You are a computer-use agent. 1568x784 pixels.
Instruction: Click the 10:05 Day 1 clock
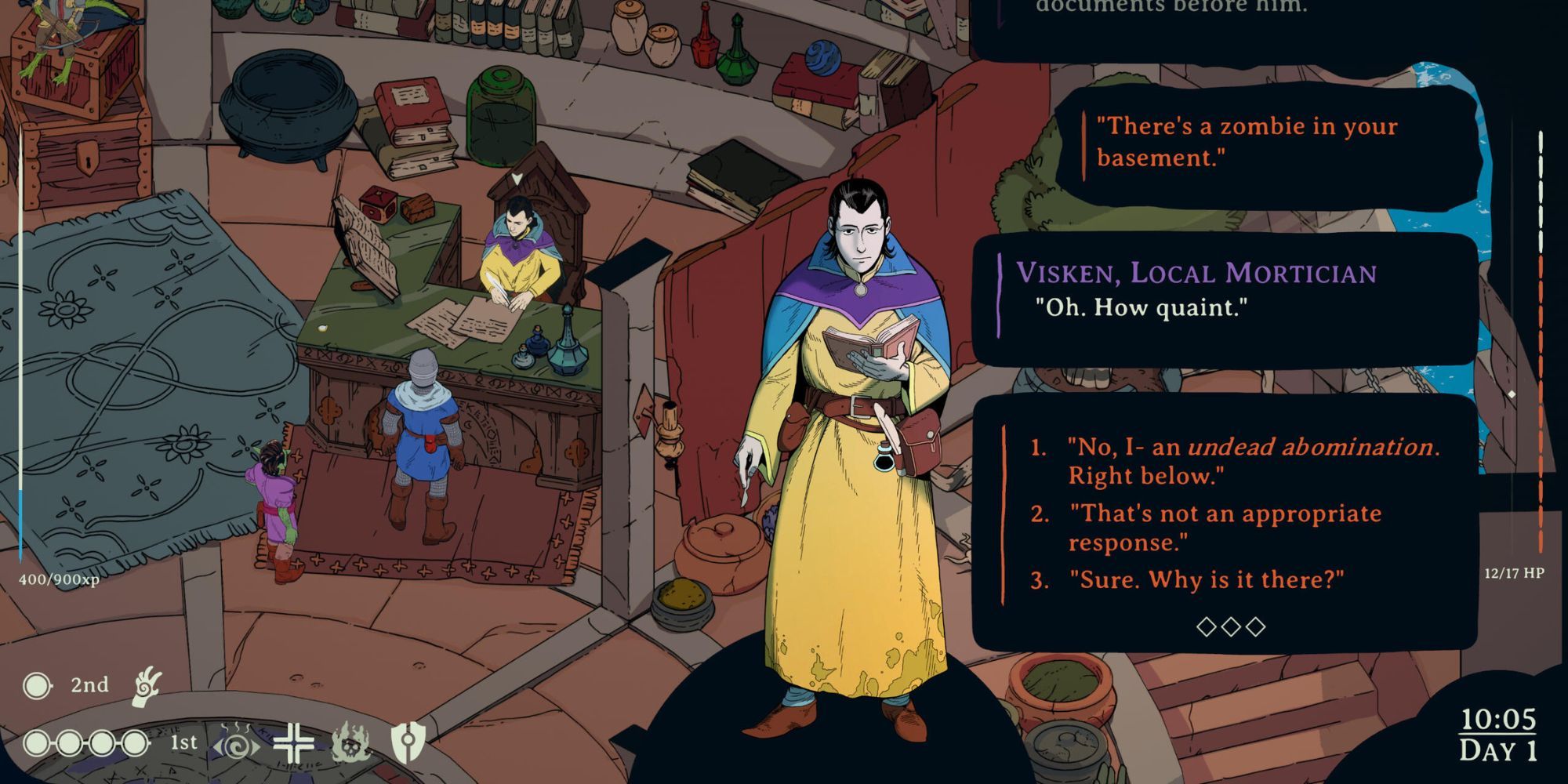tap(1498, 735)
